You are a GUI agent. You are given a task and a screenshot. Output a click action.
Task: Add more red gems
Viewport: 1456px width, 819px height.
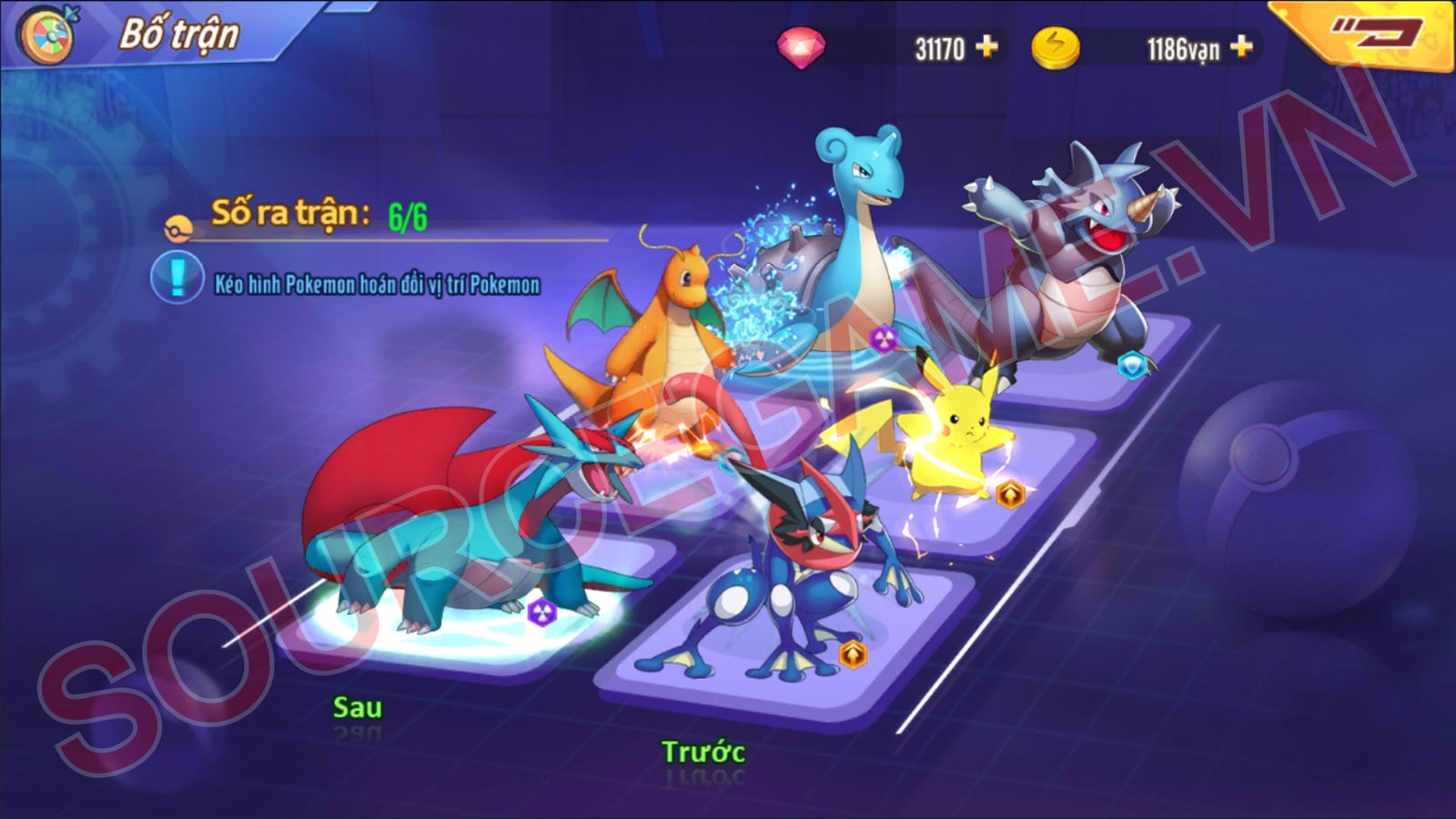986,46
